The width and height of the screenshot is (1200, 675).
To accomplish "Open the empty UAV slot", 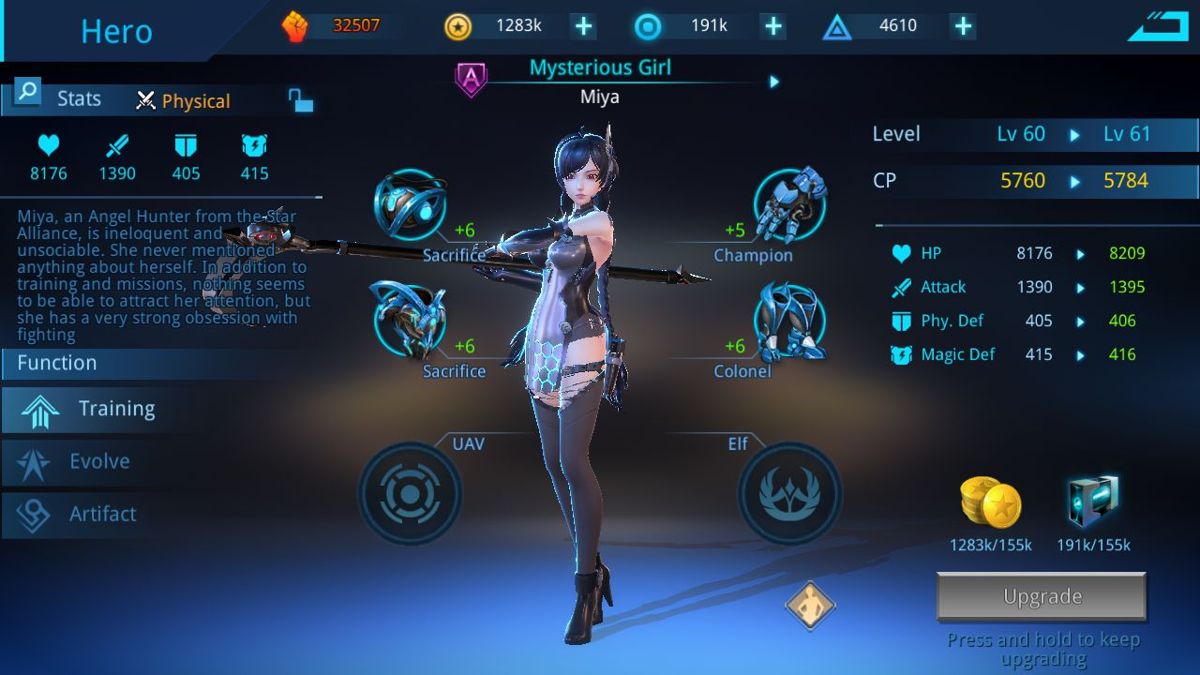I will pos(409,494).
